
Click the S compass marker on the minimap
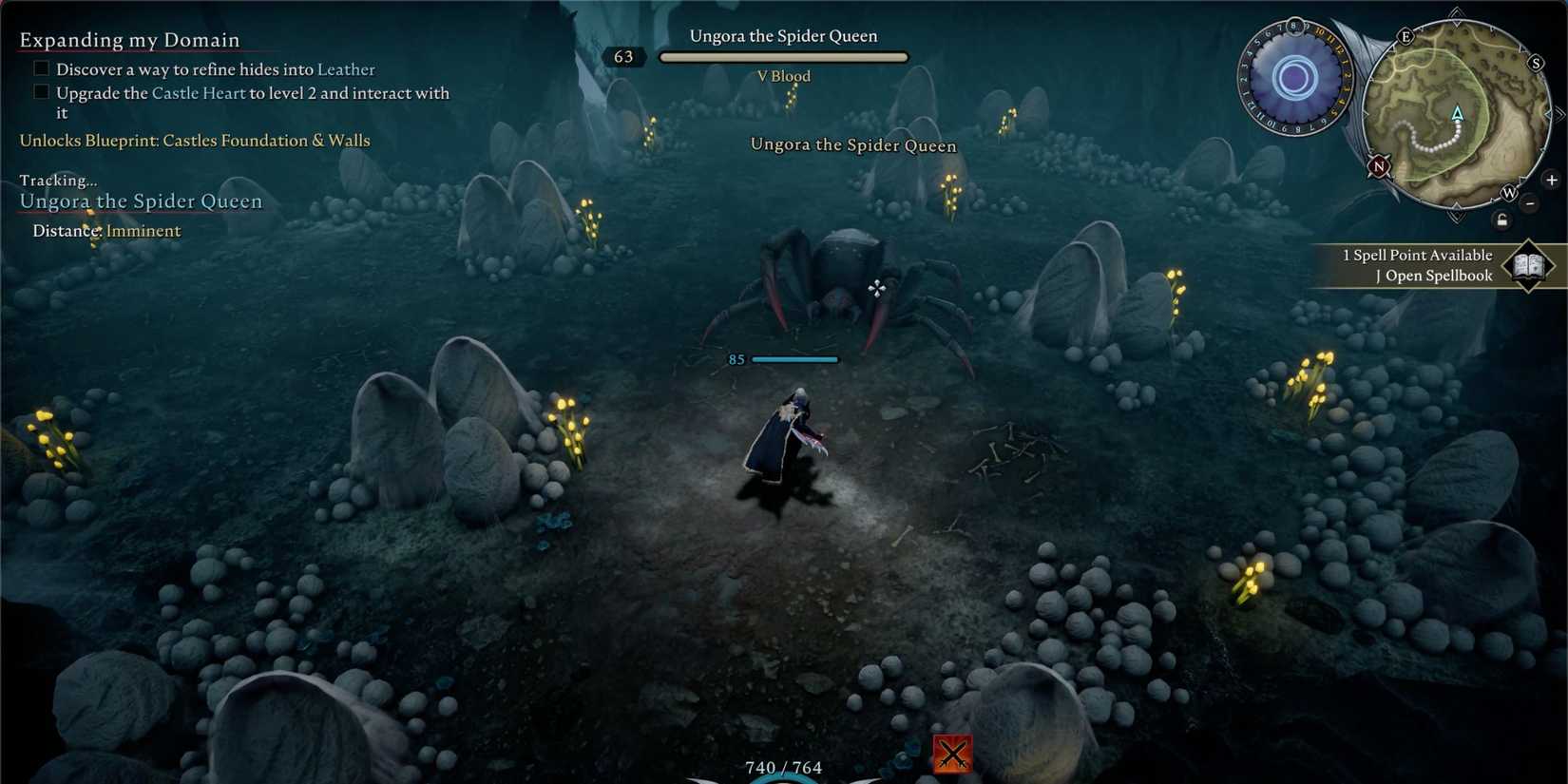tap(1536, 63)
